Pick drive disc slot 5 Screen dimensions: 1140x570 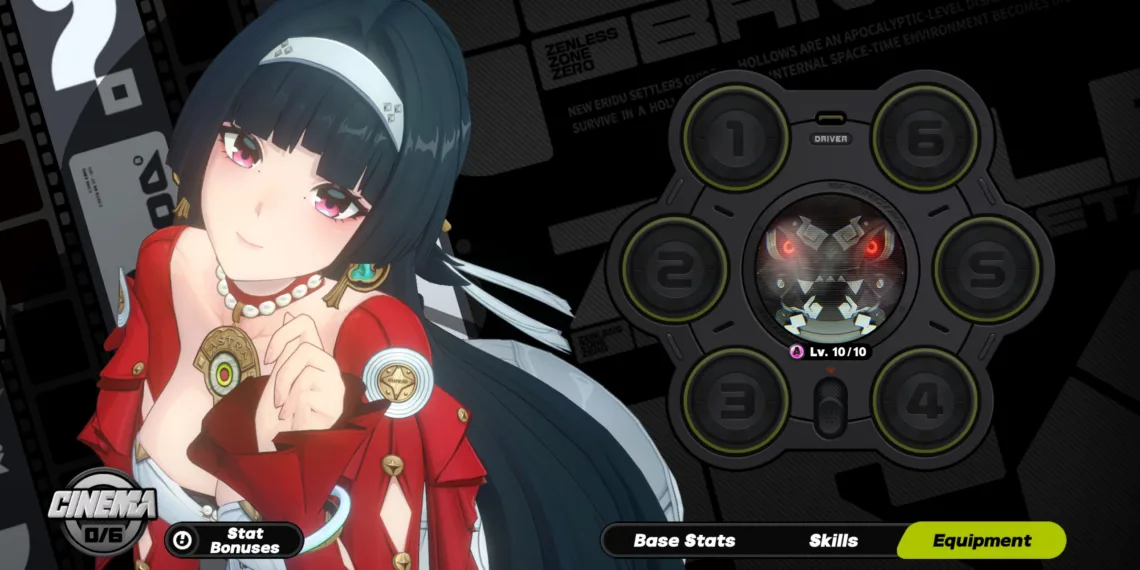point(987,269)
